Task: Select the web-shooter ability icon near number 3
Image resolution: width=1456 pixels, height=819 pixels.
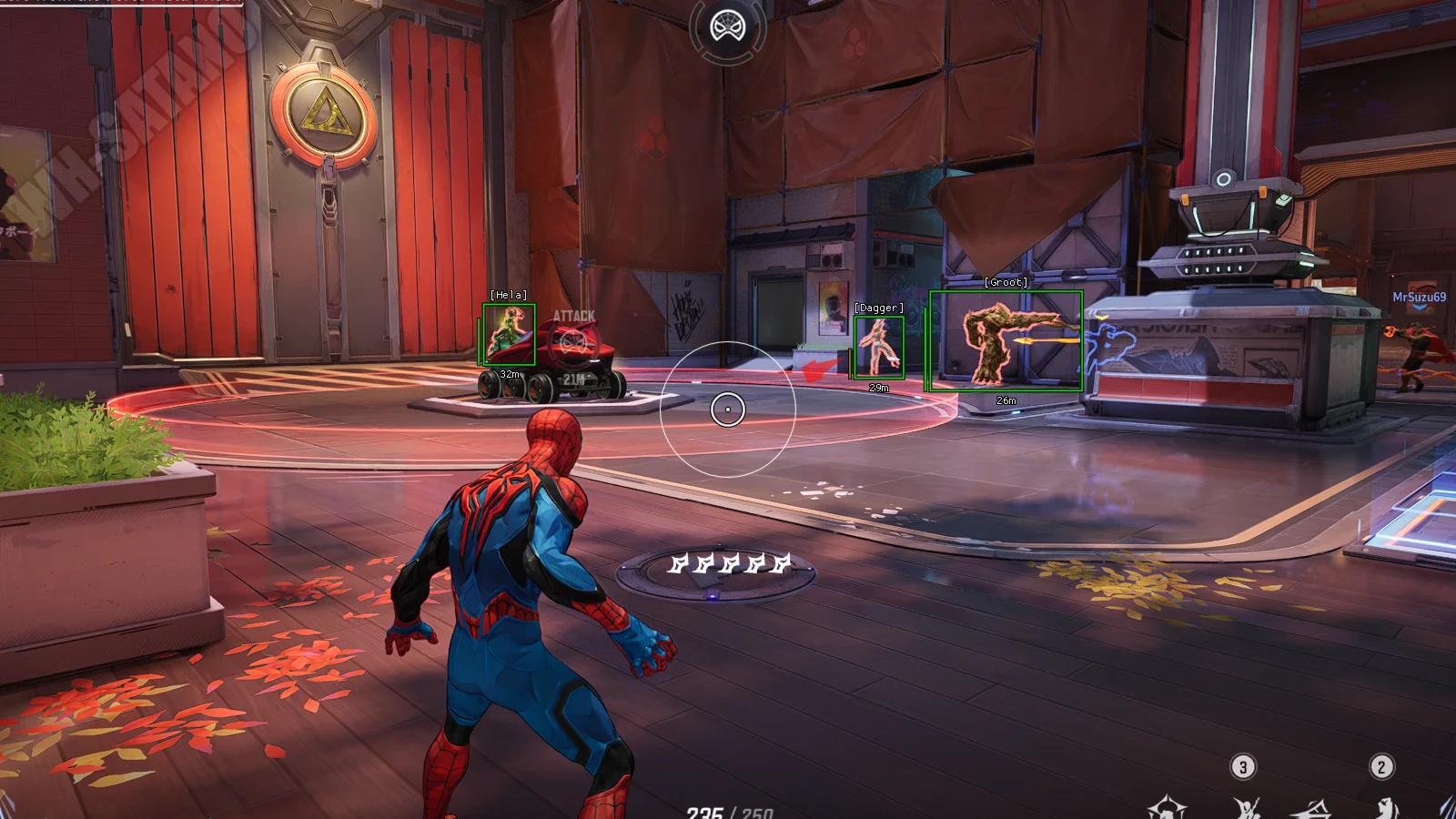Action: [1245, 808]
